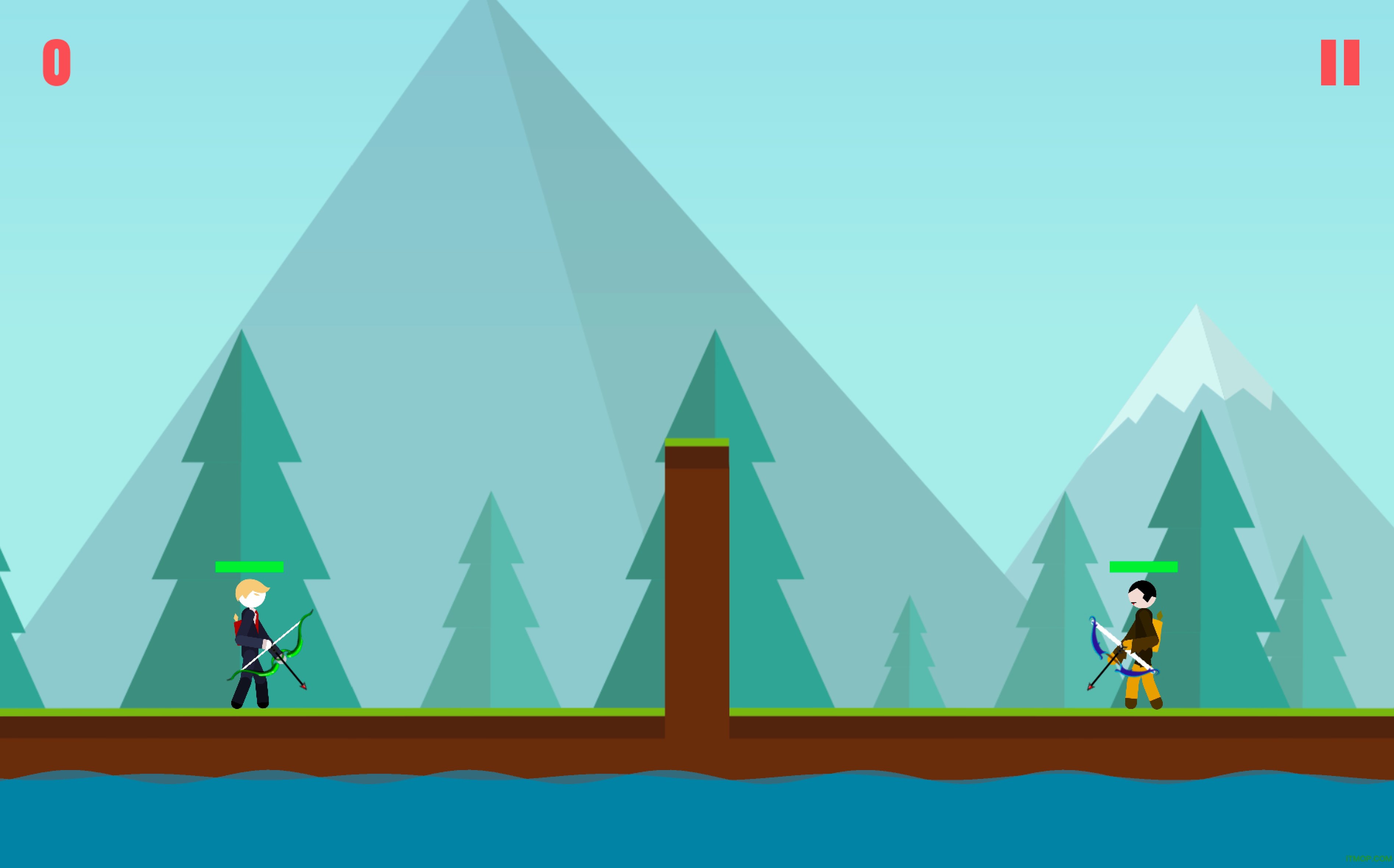Pause the game with the red pause button
Screen dimensions: 1394x868
(1340, 63)
